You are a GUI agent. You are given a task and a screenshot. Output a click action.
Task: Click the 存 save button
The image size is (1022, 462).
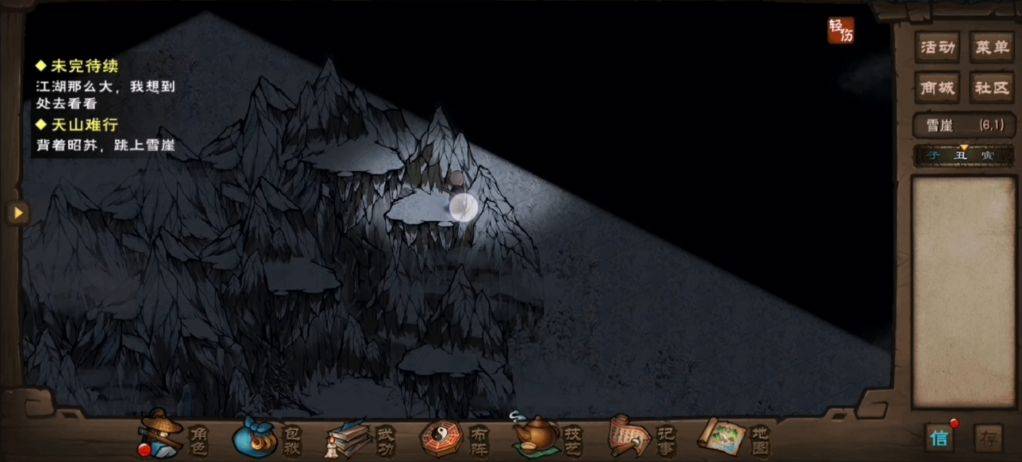988,438
